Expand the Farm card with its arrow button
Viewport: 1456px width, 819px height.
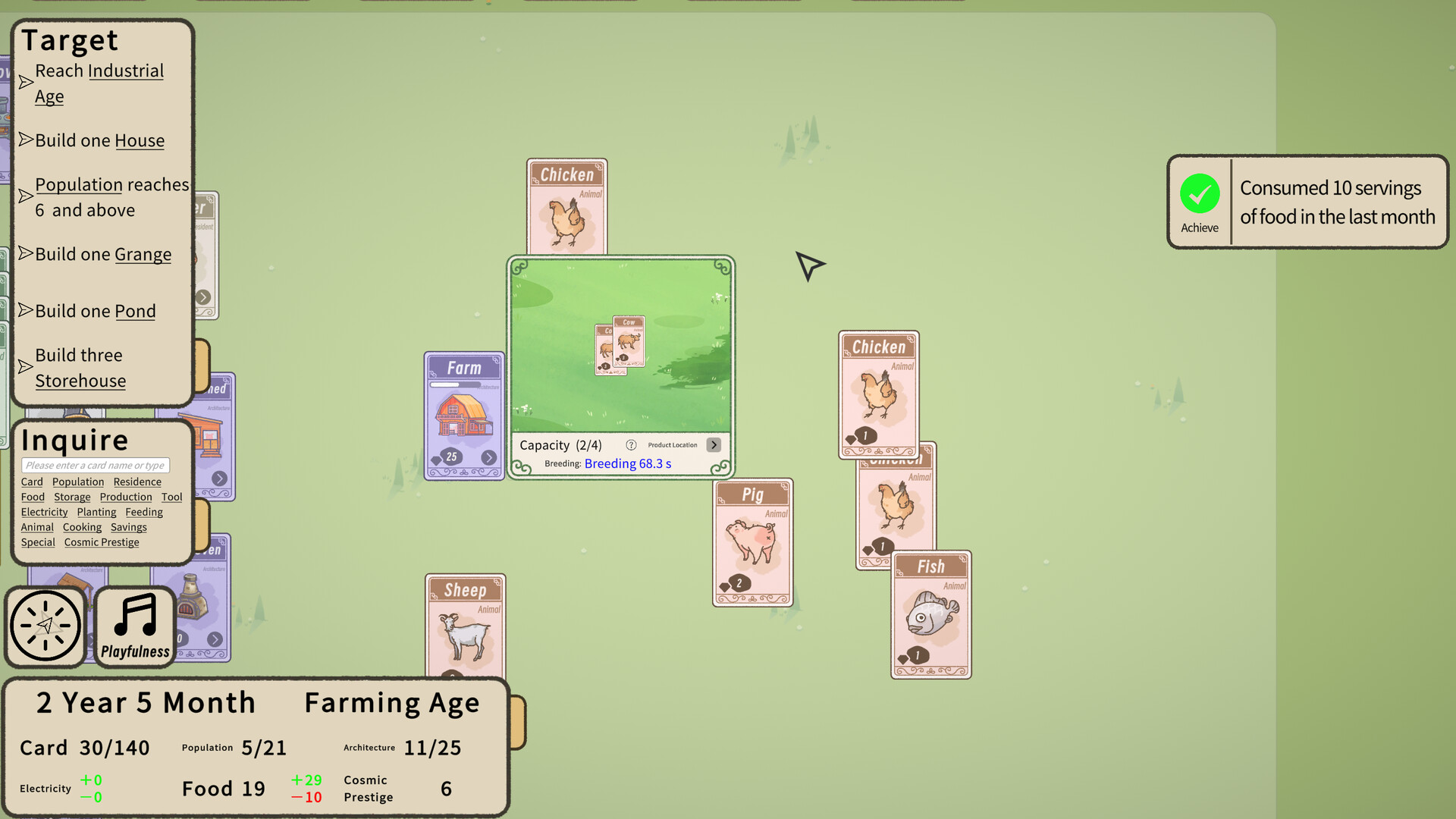click(489, 457)
